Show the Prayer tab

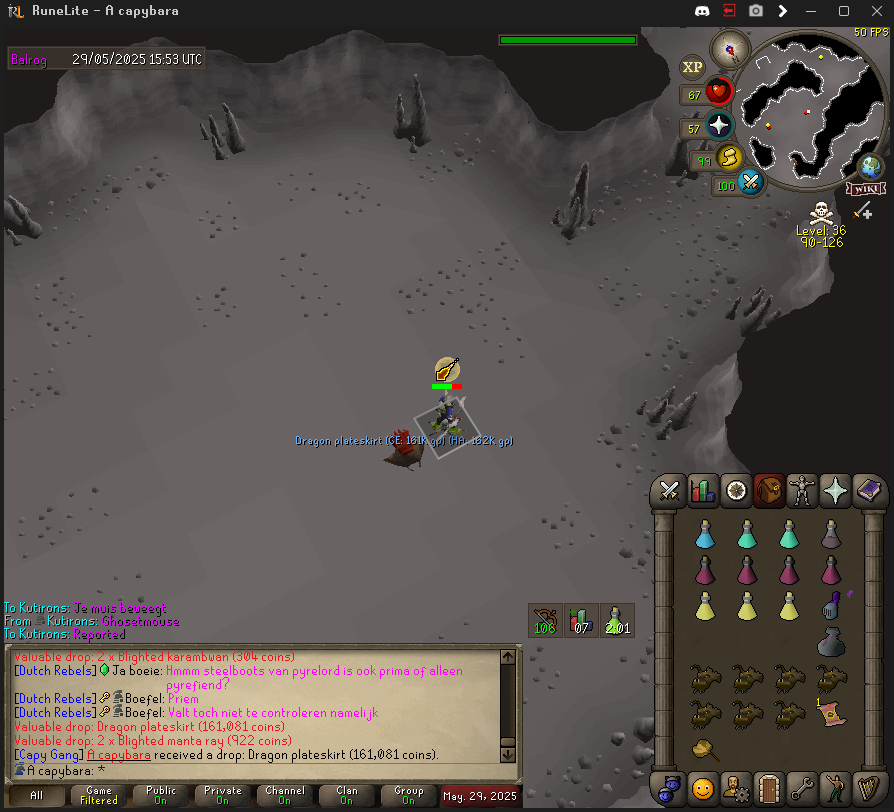coord(835,491)
